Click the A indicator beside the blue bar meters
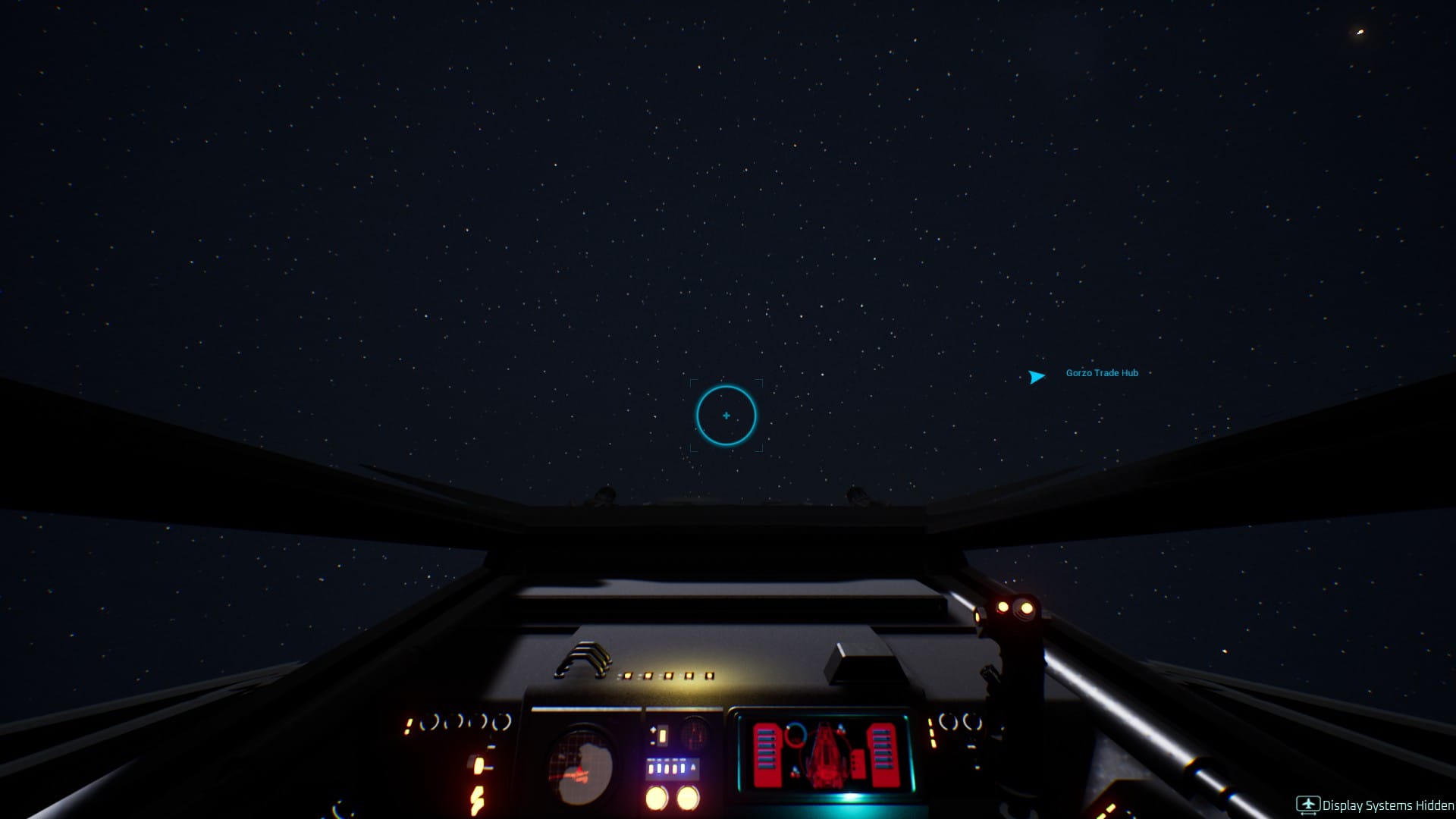This screenshot has width=1456, height=819. coord(693,767)
